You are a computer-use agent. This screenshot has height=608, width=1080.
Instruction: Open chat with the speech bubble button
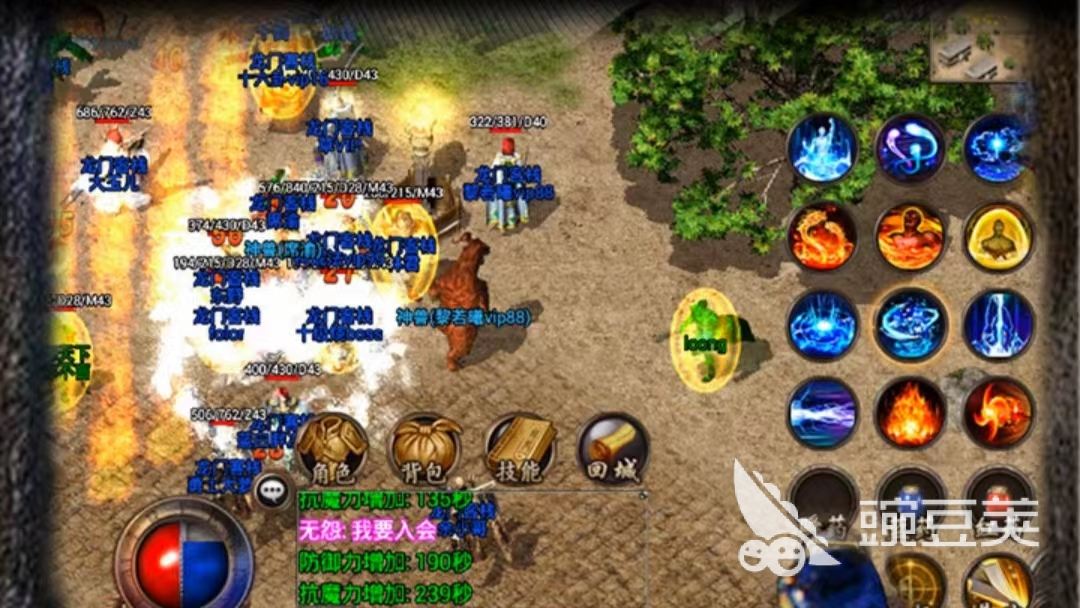coord(271,490)
